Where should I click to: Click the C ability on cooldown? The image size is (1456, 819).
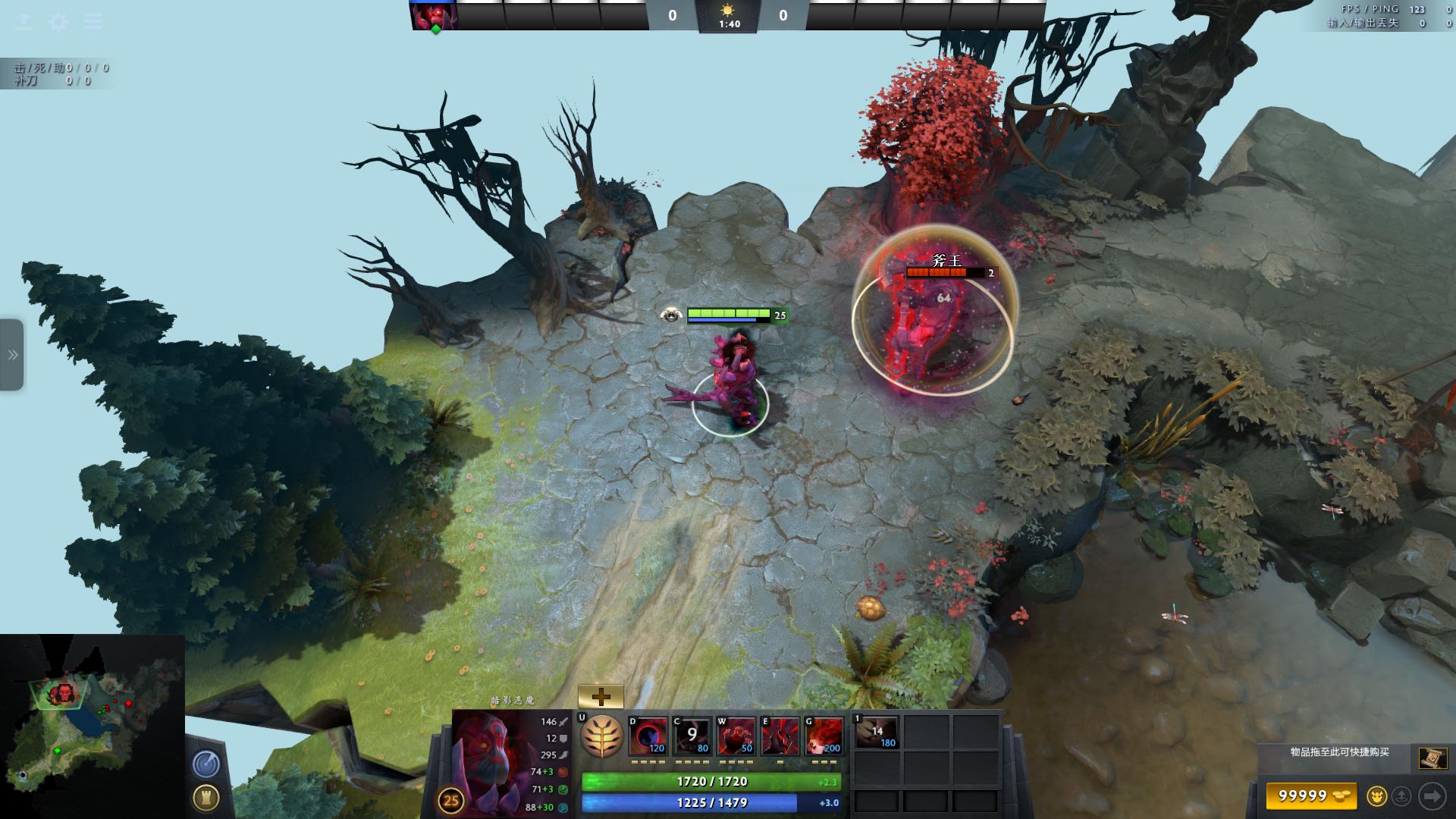click(x=692, y=736)
